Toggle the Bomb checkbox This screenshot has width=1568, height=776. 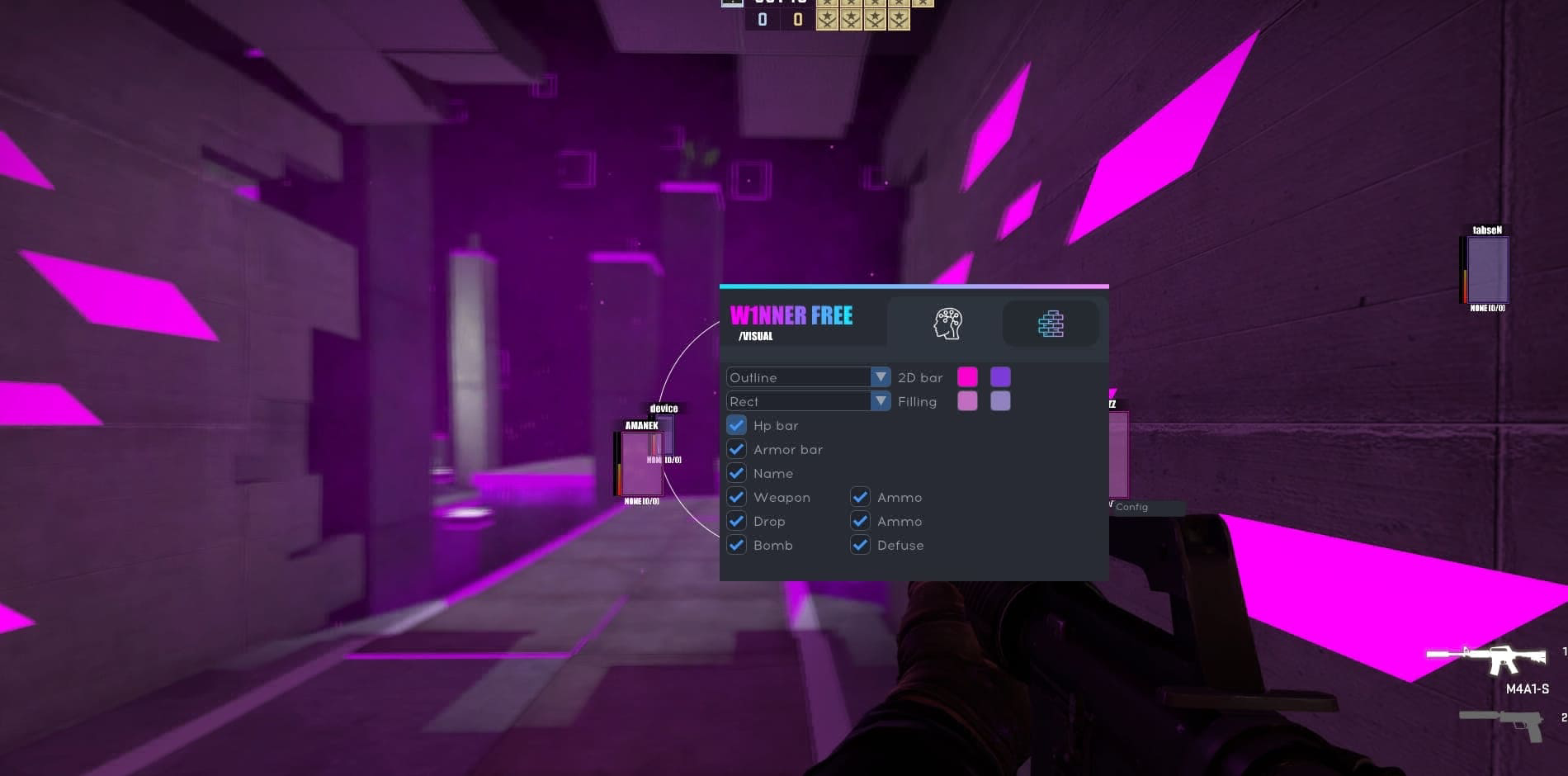(x=736, y=545)
